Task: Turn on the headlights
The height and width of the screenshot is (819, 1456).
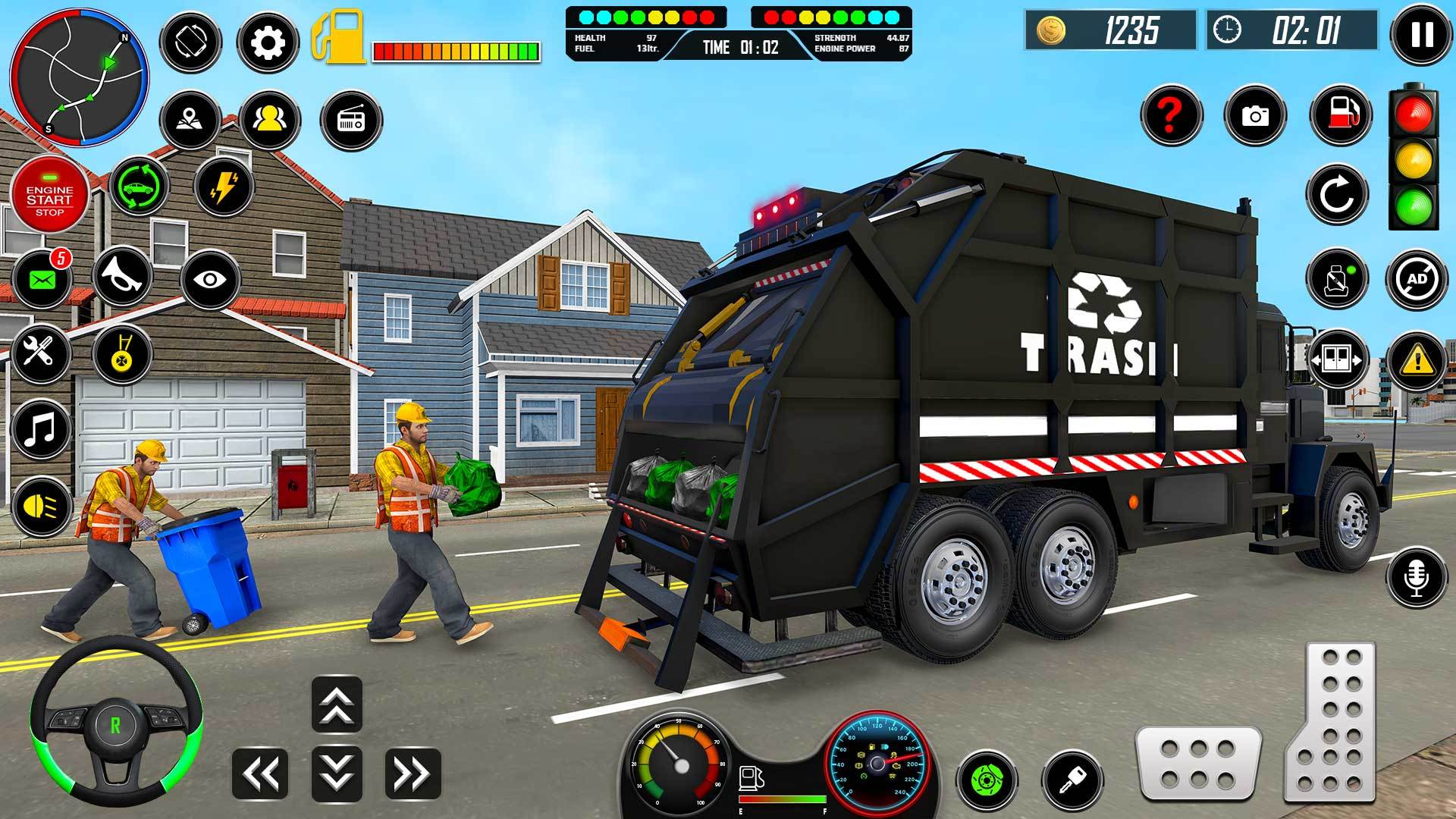Action: click(x=41, y=506)
